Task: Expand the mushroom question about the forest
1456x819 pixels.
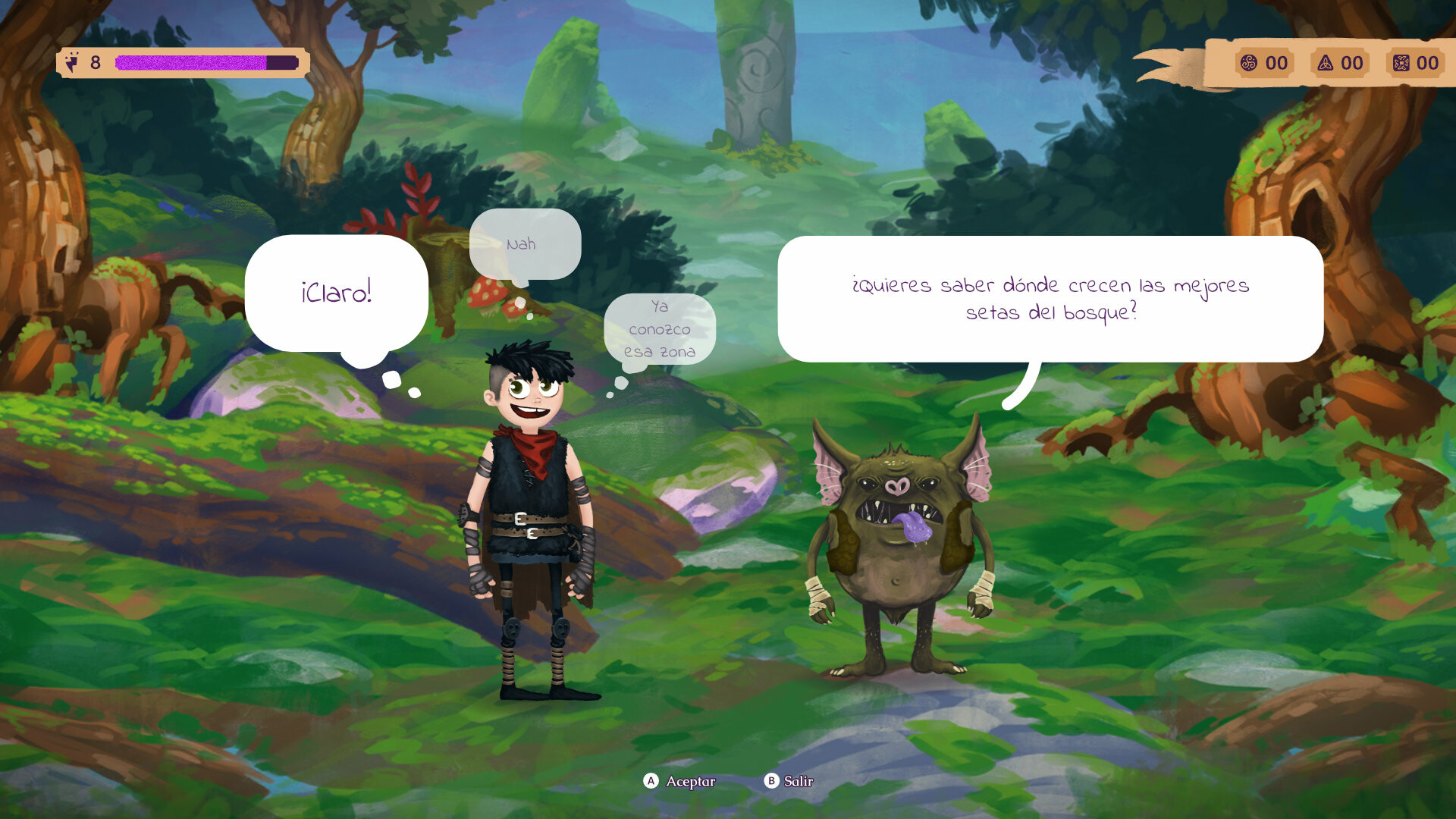Action: 1051,299
